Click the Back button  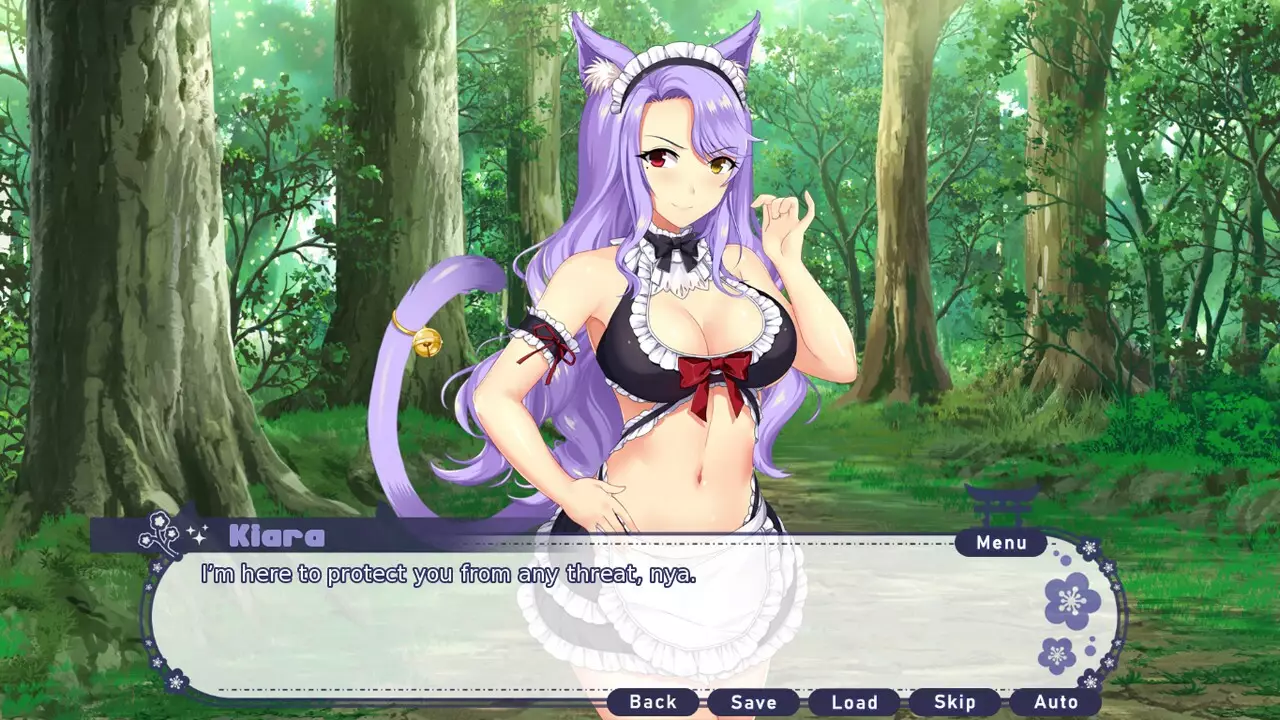pyautogui.click(x=655, y=702)
